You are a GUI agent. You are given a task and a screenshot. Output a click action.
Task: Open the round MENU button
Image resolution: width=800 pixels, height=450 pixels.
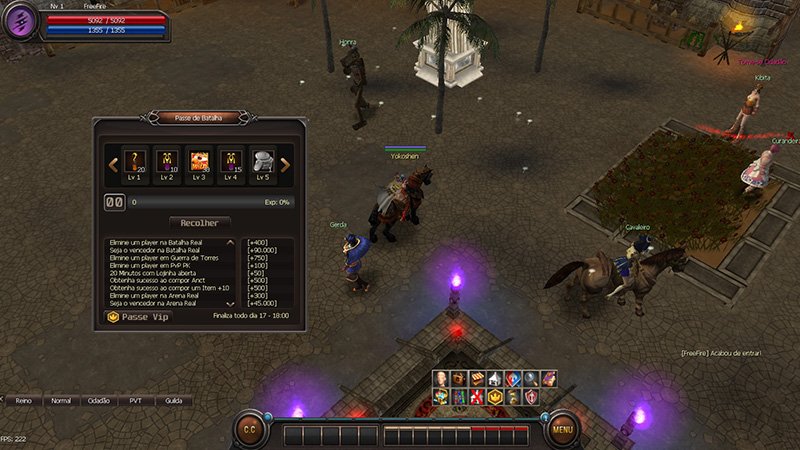pyautogui.click(x=562, y=430)
